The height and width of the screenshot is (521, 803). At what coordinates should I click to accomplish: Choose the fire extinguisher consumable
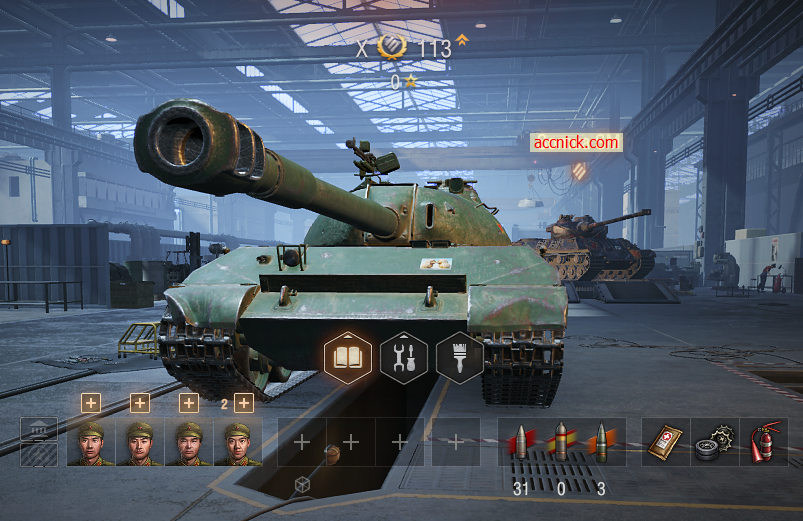point(764,441)
